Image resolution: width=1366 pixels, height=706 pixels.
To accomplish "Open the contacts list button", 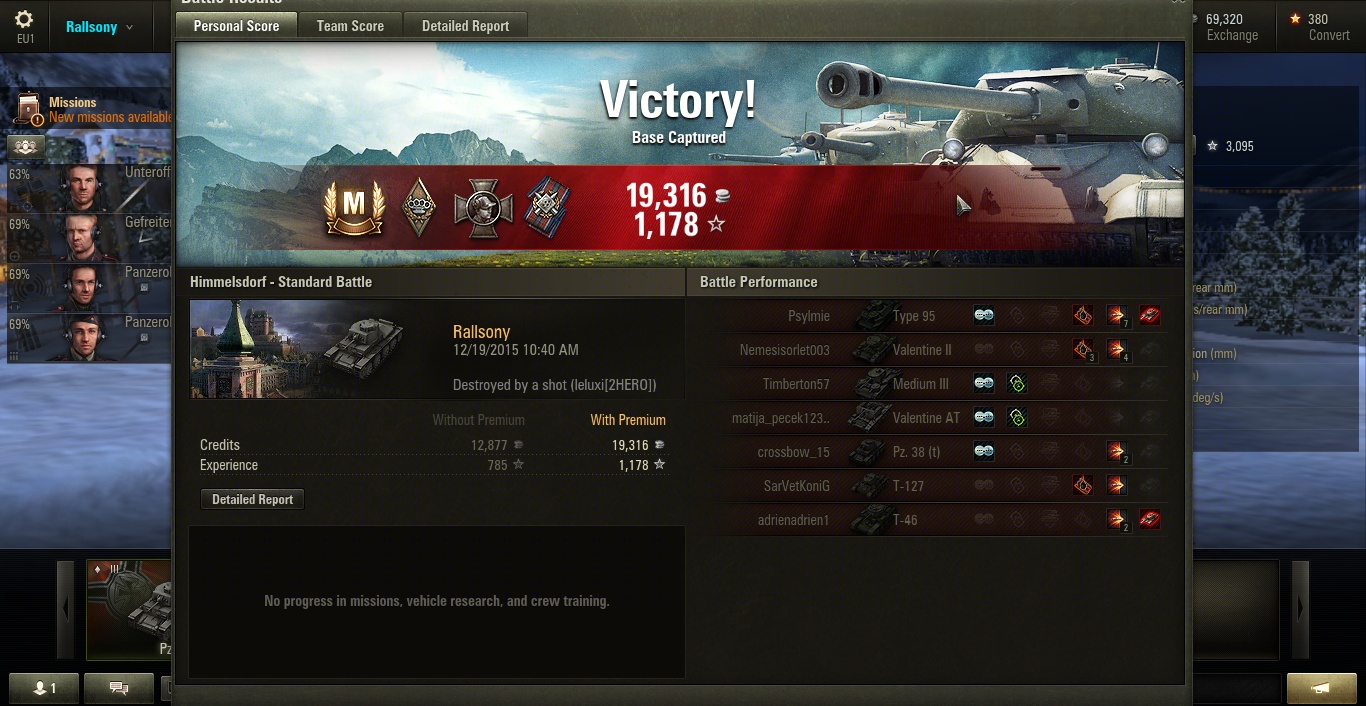I will [44, 688].
